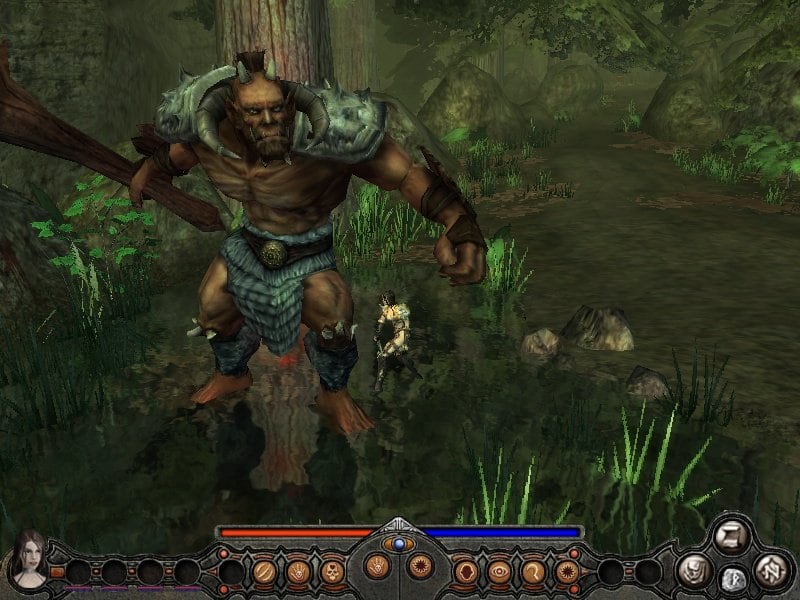Use the eye spell icon
The height and width of the screenshot is (600, 800).
click(499, 571)
